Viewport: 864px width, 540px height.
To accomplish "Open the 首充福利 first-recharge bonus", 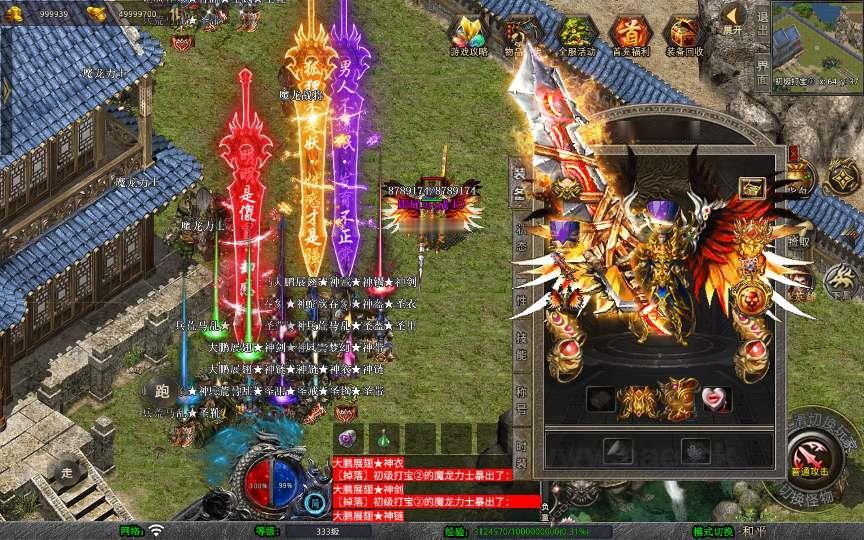I will [x=629, y=35].
